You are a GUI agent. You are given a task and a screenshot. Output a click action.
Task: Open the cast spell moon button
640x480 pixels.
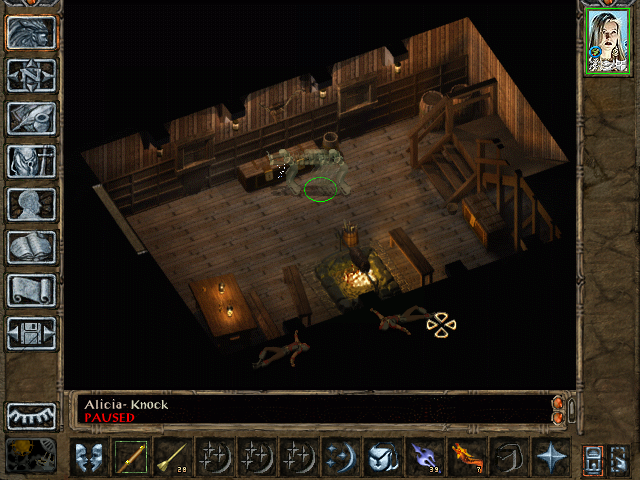(x=340, y=456)
